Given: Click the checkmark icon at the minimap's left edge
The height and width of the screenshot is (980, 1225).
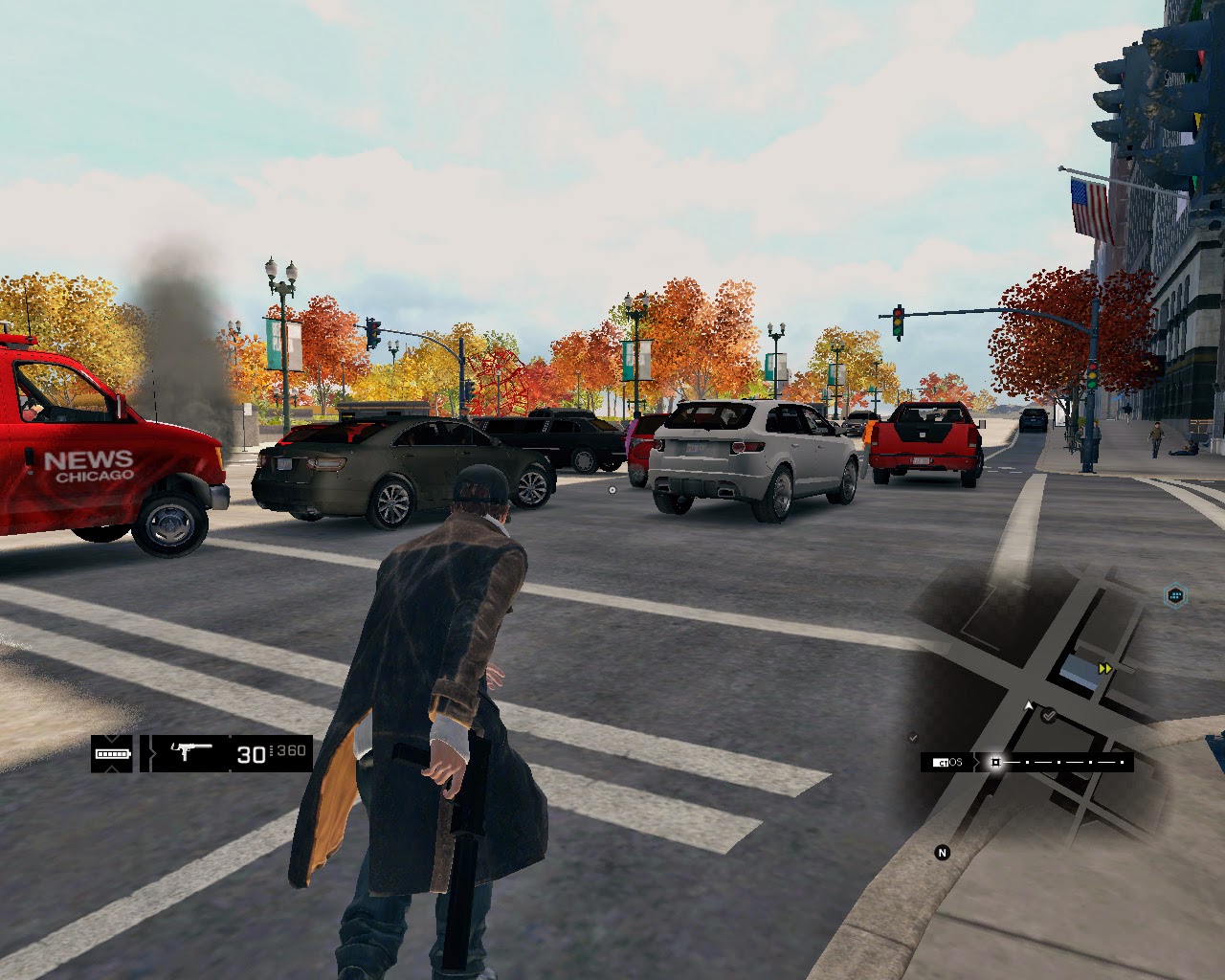Looking at the screenshot, I should coord(913,737).
